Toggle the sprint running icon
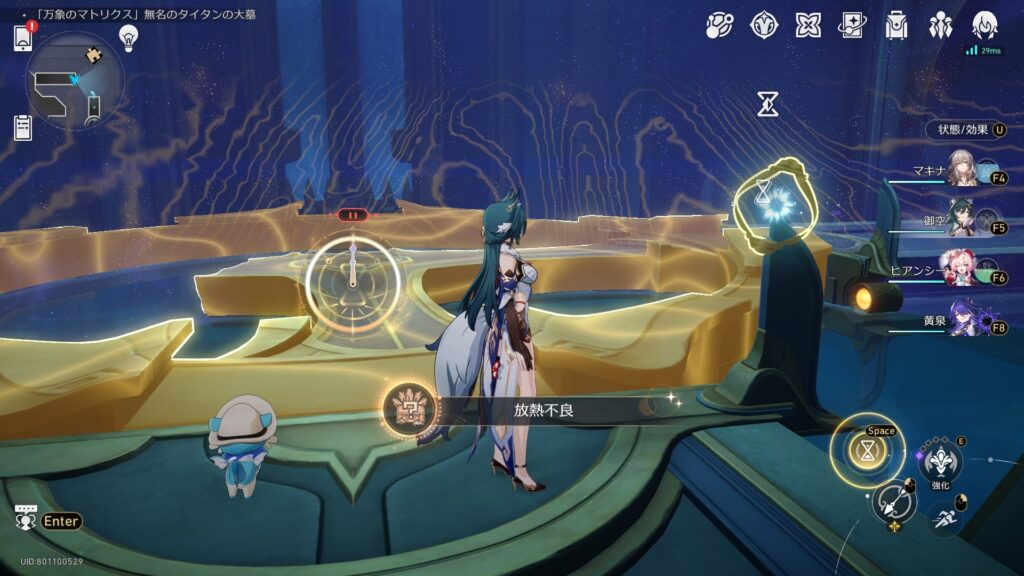 click(x=943, y=516)
